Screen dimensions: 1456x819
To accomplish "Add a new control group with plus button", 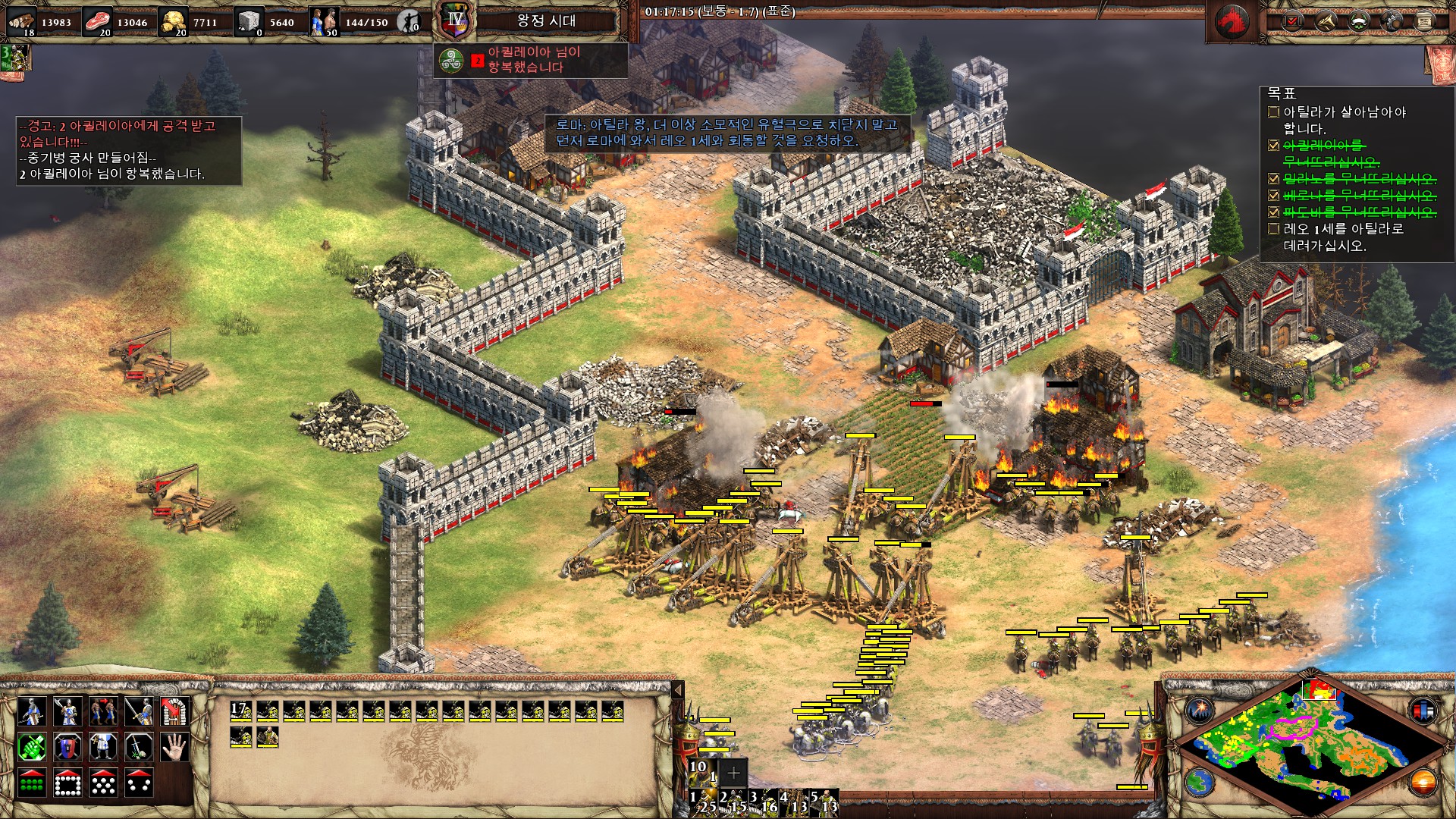I will [x=733, y=773].
